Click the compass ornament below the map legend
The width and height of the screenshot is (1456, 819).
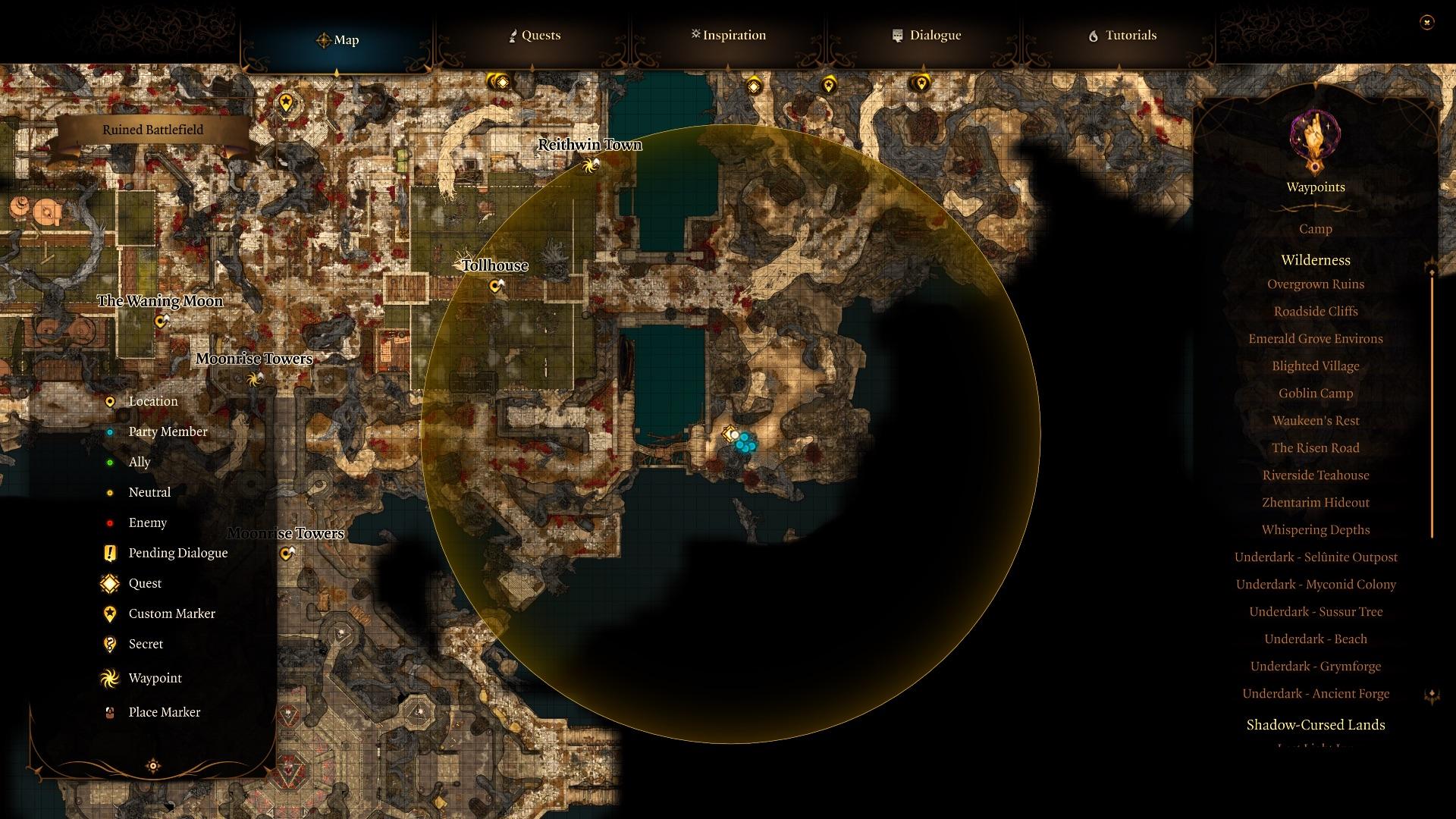click(154, 767)
